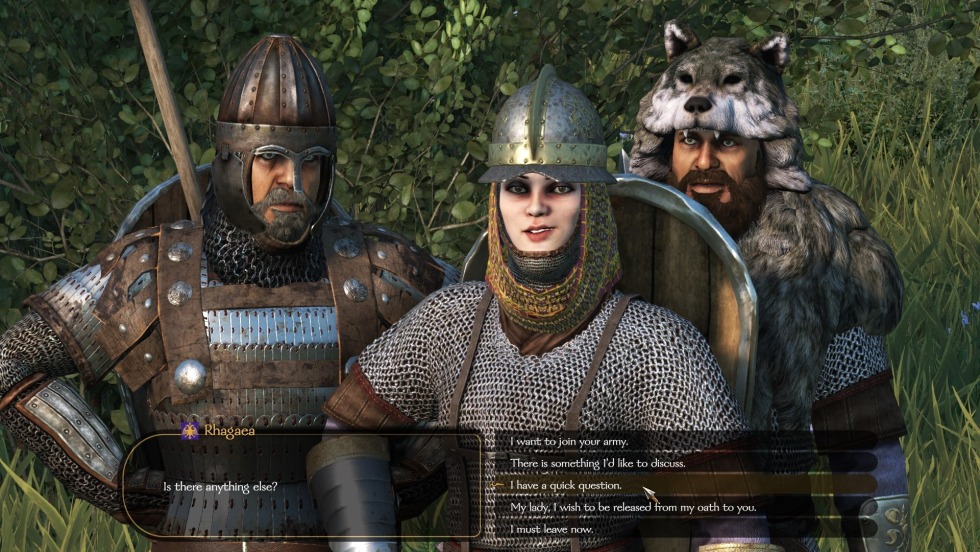Select "There is something I'd like to discuss."
980x552 pixels.
point(598,463)
